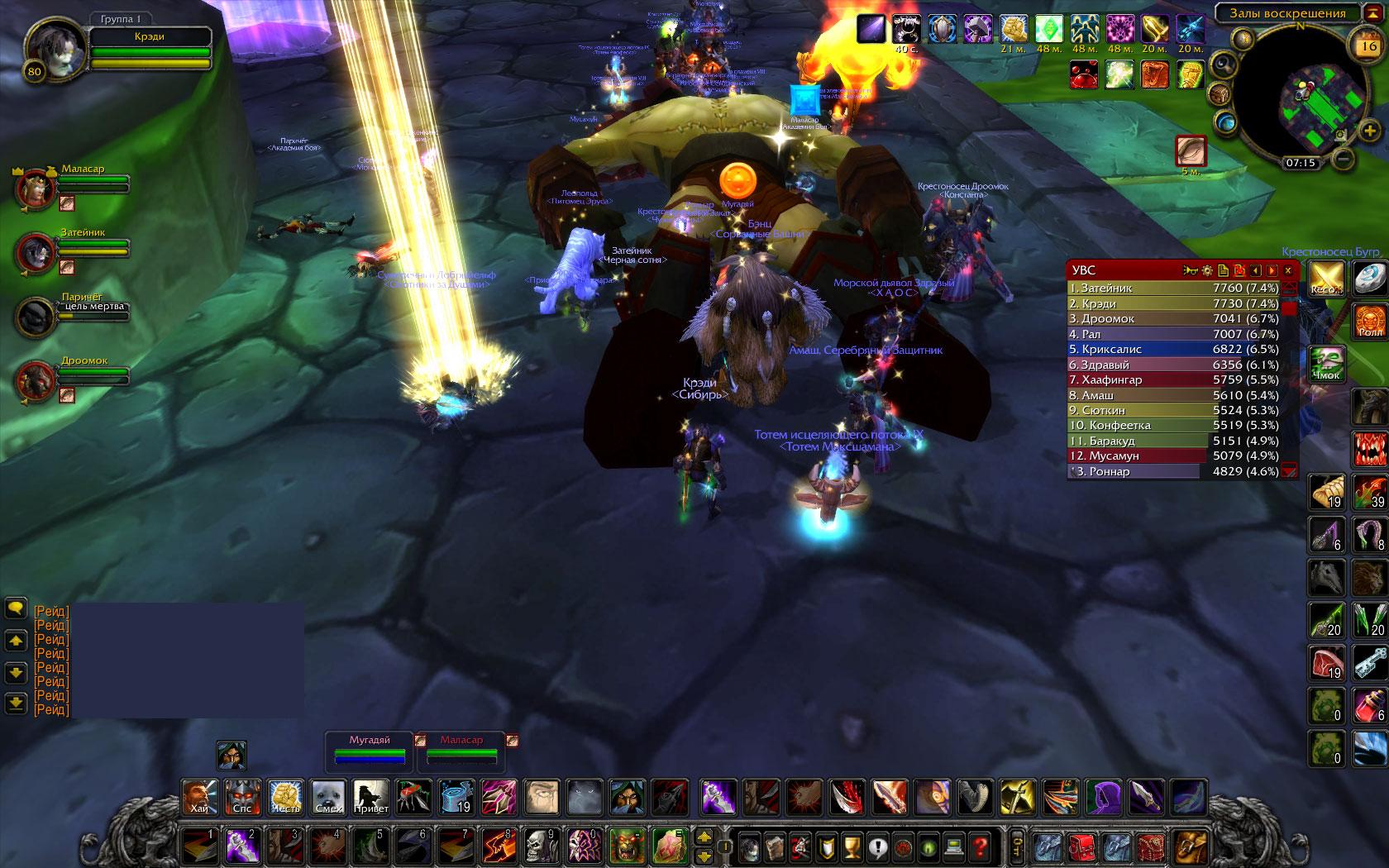Use the red potion with 6 charges
Viewport: 1389px width, 868px height.
(x=1370, y=704)
